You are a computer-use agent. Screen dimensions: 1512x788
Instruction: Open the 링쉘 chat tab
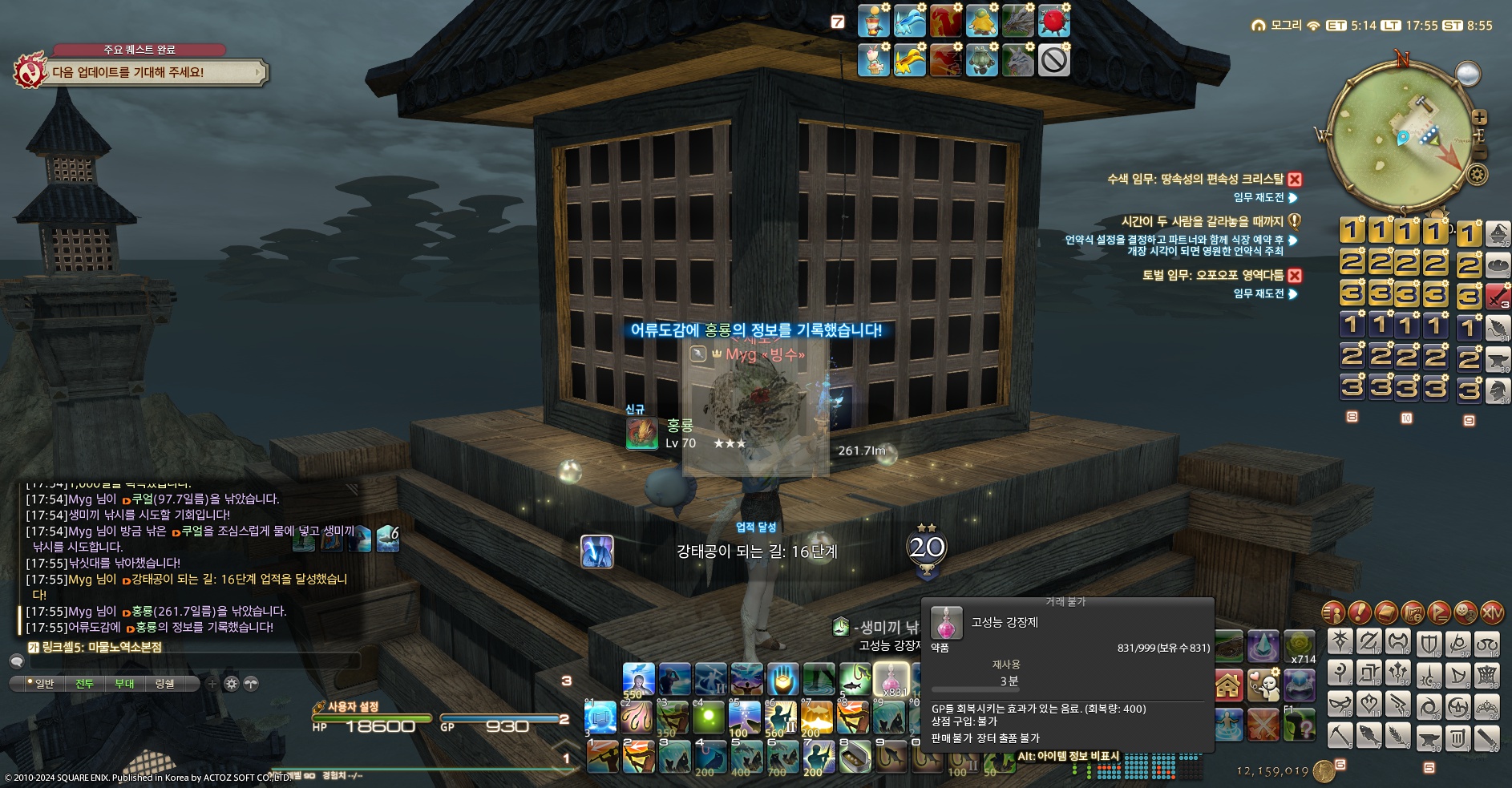click(x=164, y=684)
